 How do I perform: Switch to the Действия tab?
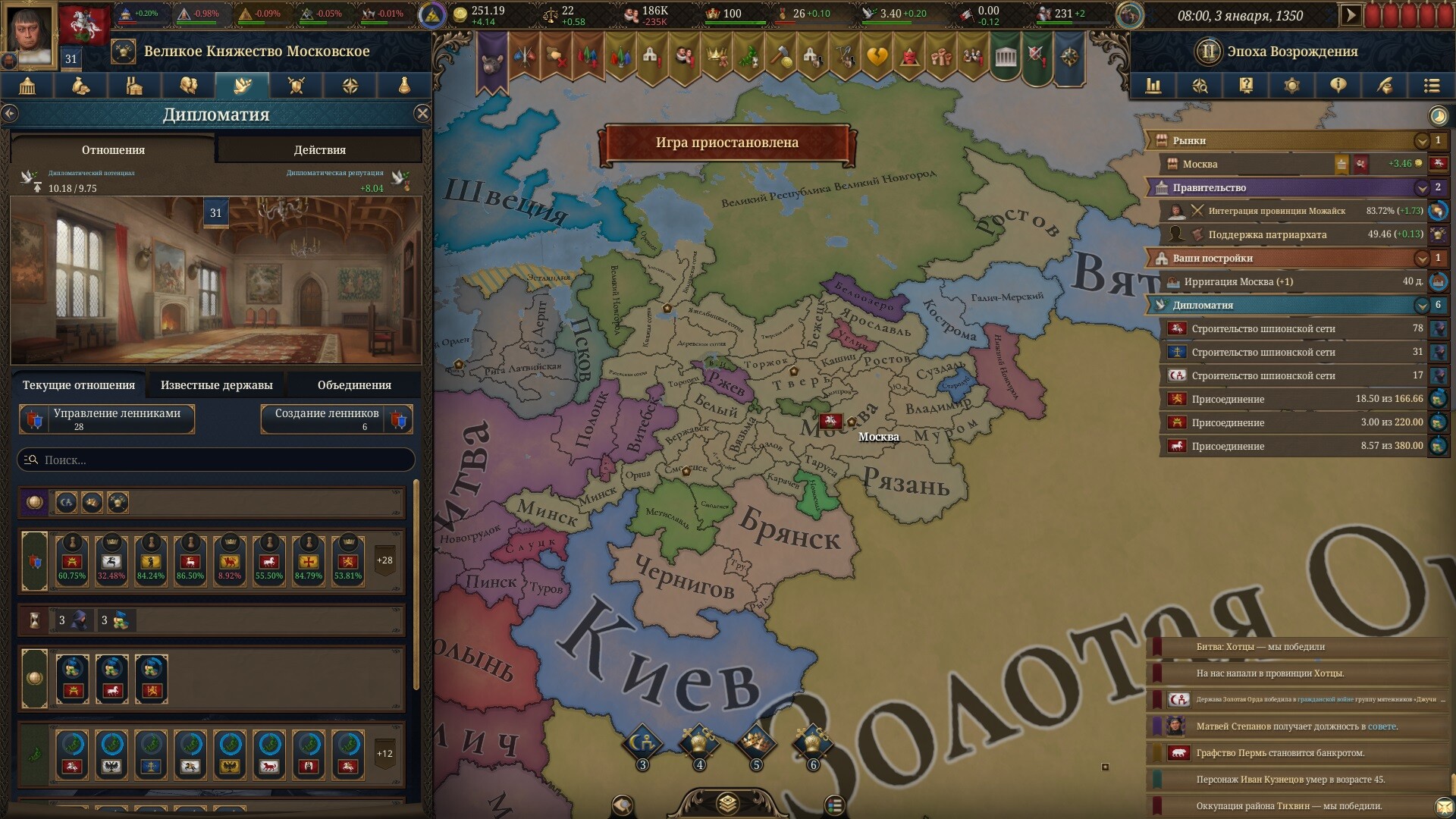pyautogui.click(x=319, y=150)
